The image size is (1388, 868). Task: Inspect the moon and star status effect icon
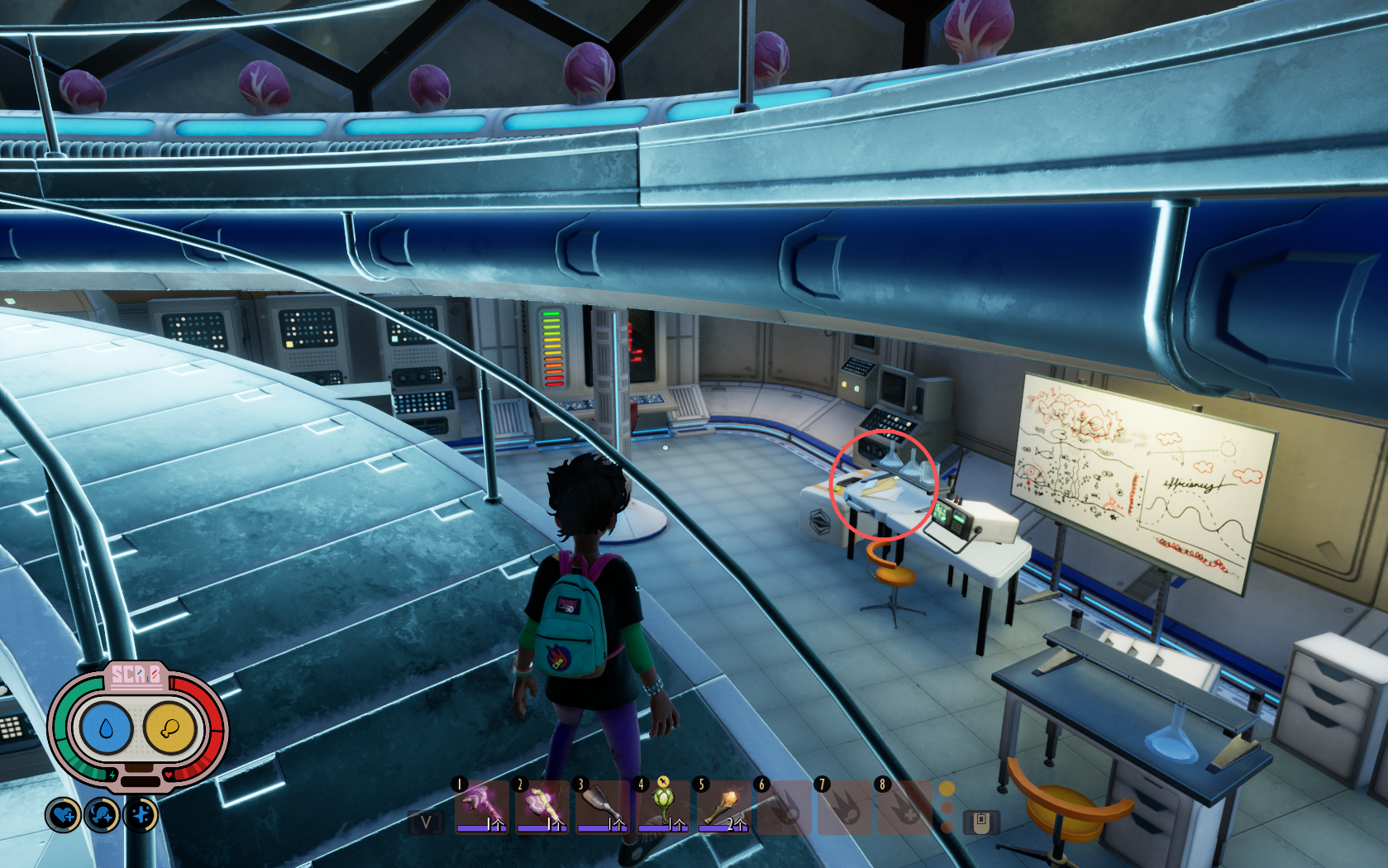pos(102,816)
